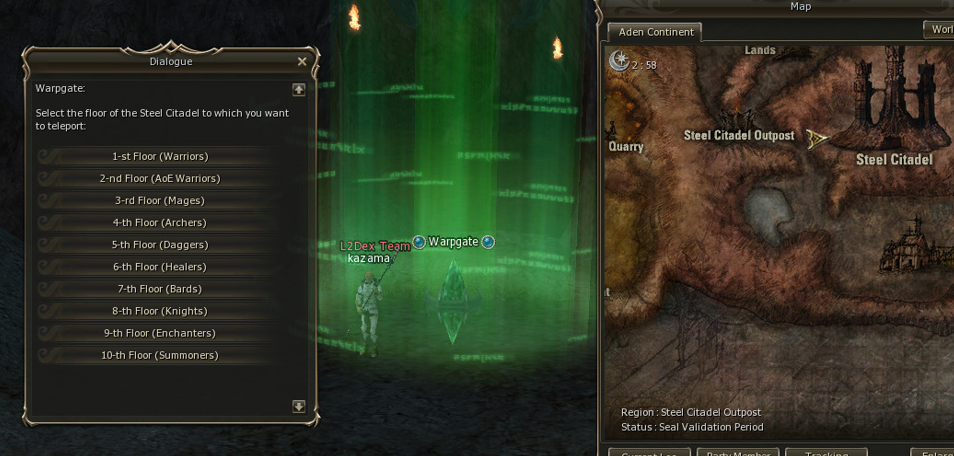954x456 pixels.
Task: Select 10-th Floor (Summoners)
Action: coord(160,355)
